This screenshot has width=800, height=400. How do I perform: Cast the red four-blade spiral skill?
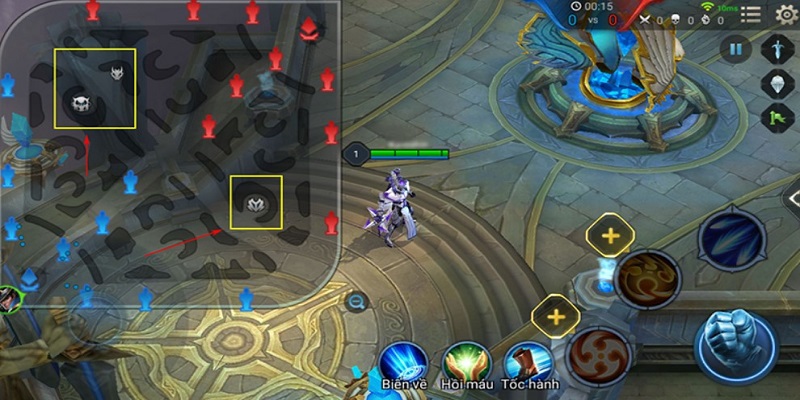point(599,355)
